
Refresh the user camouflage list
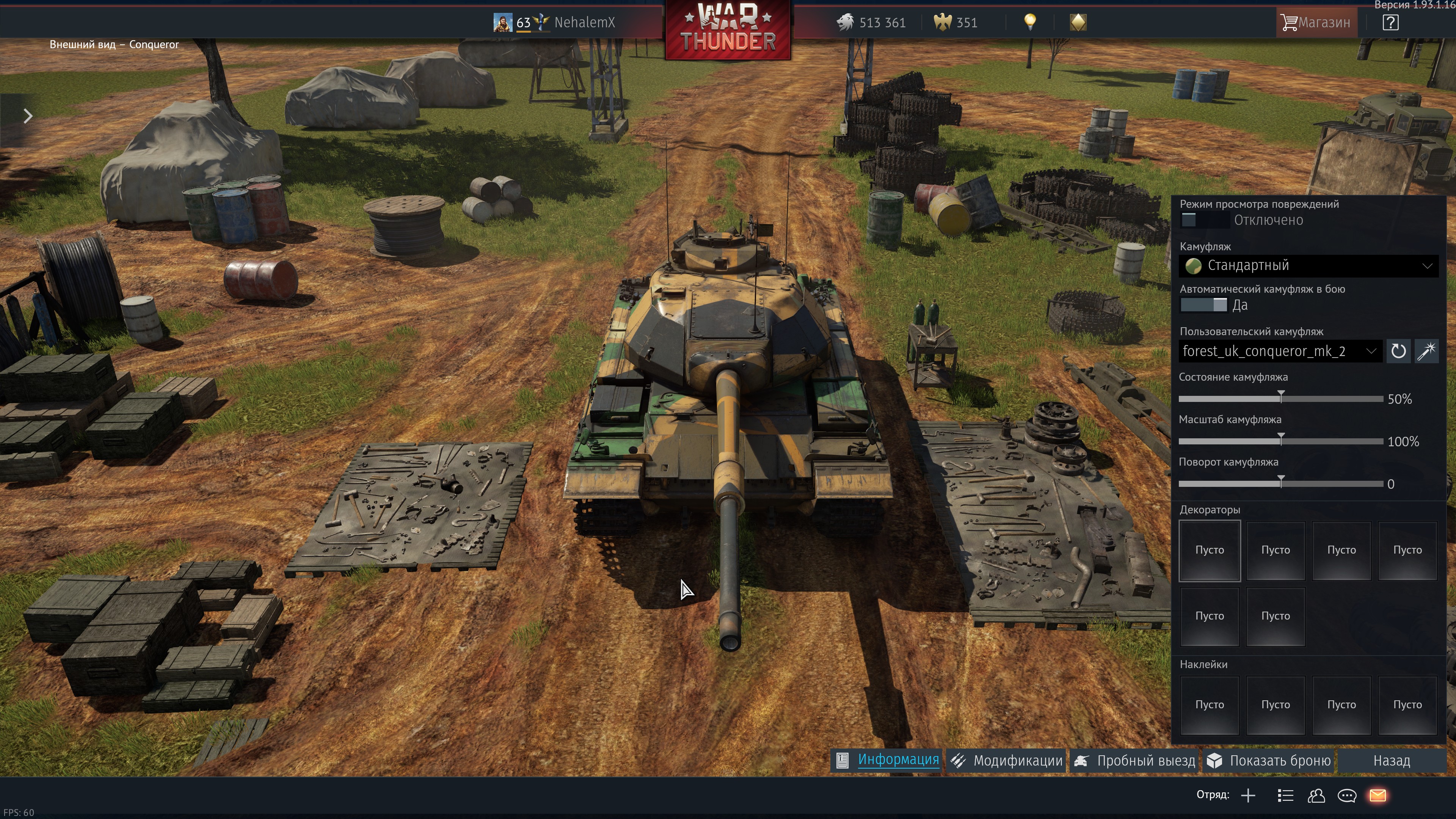[x=1398, y=351]
